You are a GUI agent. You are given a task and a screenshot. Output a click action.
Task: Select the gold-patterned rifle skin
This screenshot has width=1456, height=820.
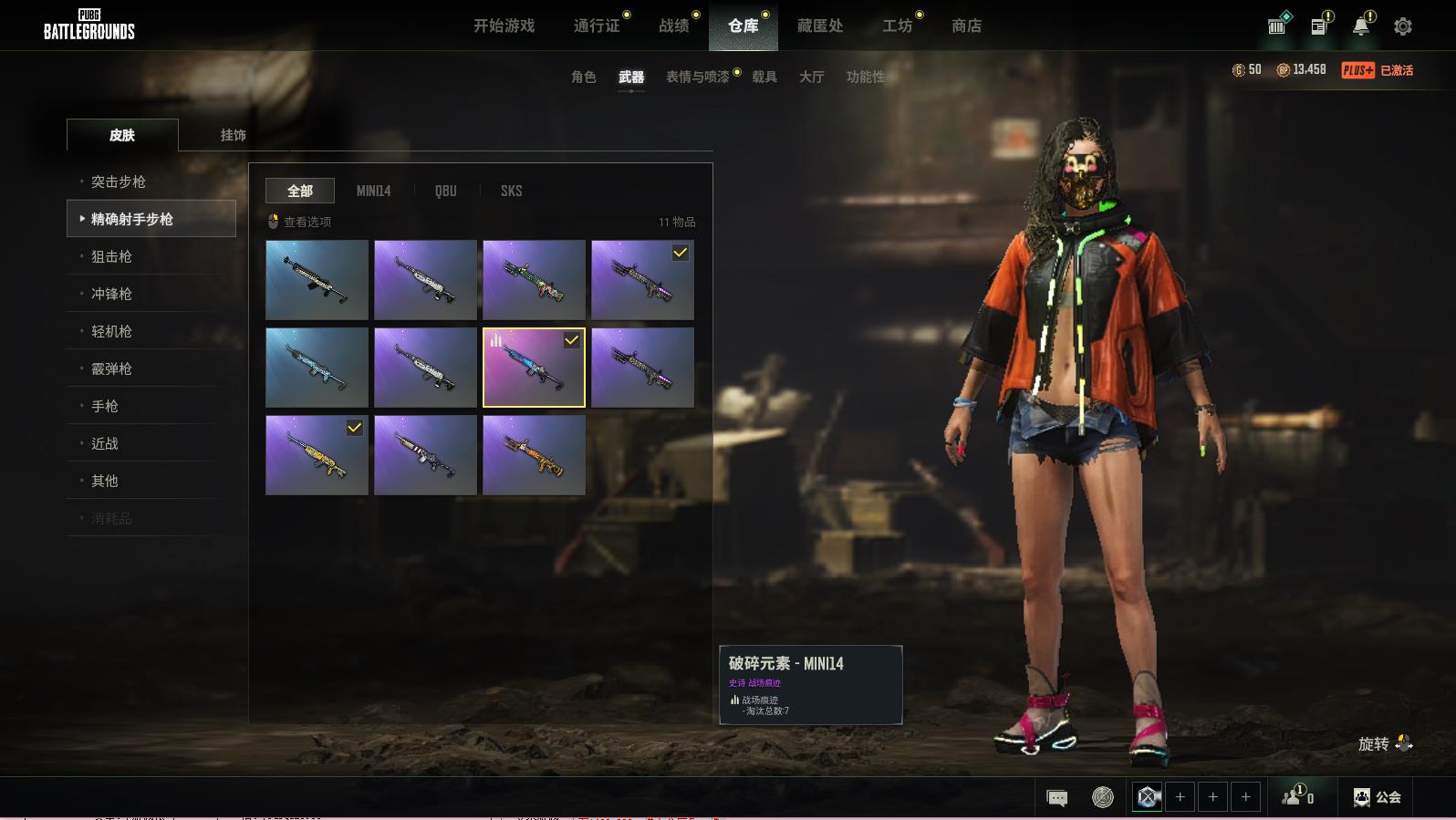tap(317, 455)
